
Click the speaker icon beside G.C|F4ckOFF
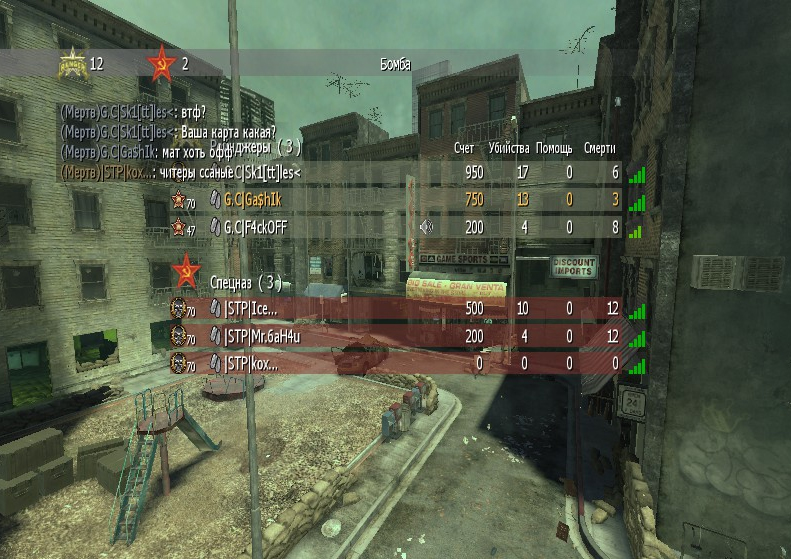pyautogui.click(x=426, y=227)
